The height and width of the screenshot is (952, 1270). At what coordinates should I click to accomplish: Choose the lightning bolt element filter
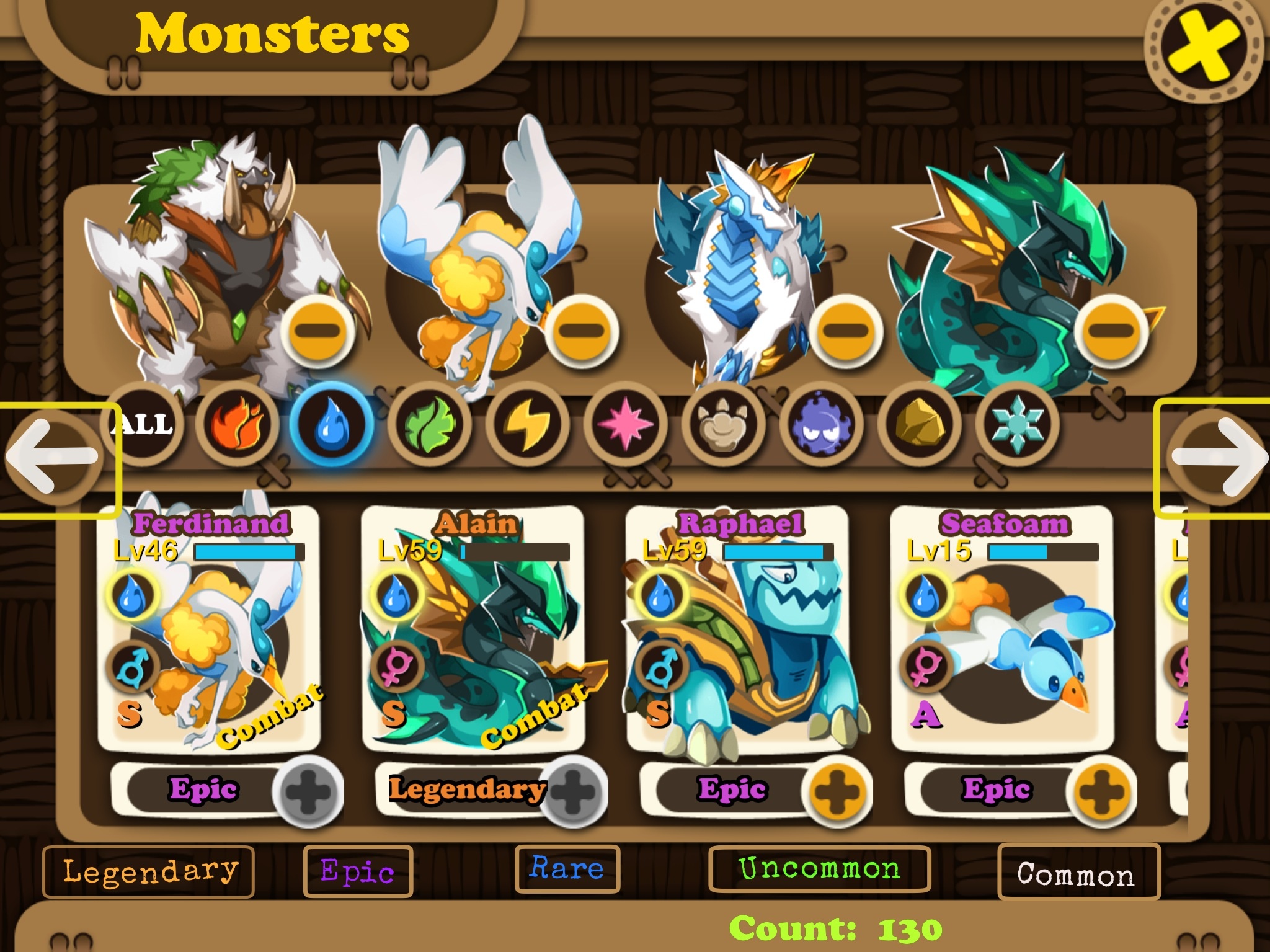(527, 425)
